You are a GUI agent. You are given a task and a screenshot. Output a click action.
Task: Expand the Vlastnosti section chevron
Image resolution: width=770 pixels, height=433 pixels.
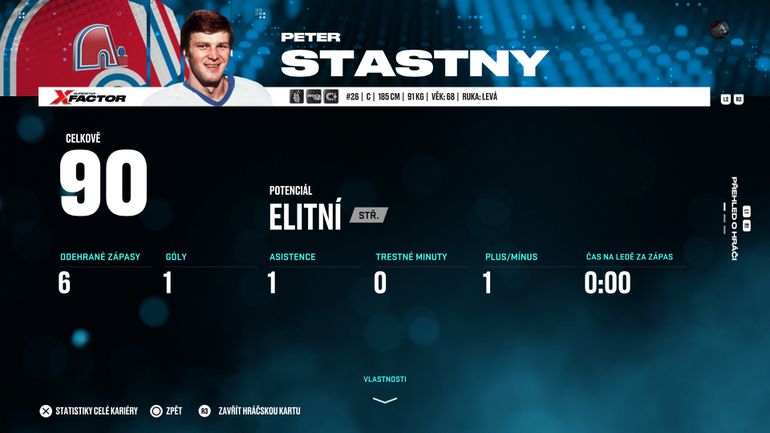(x=385, y=399)
